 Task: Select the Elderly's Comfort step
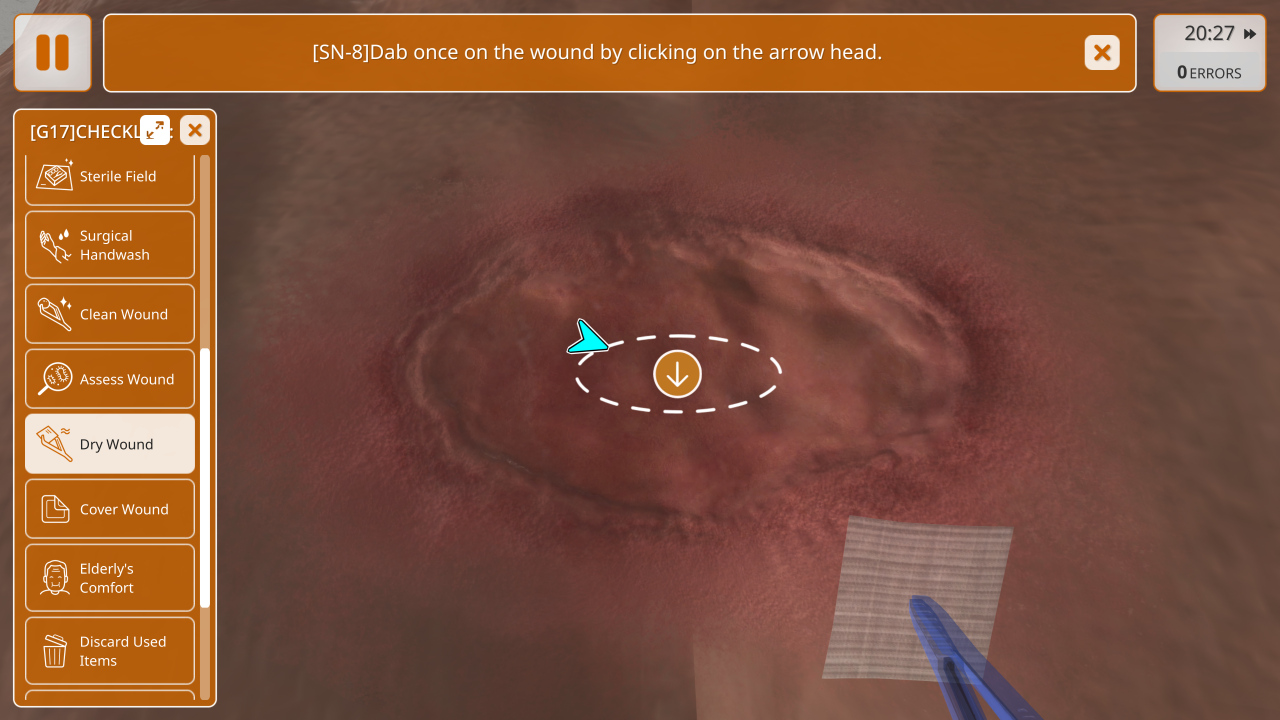coord(110,578)
